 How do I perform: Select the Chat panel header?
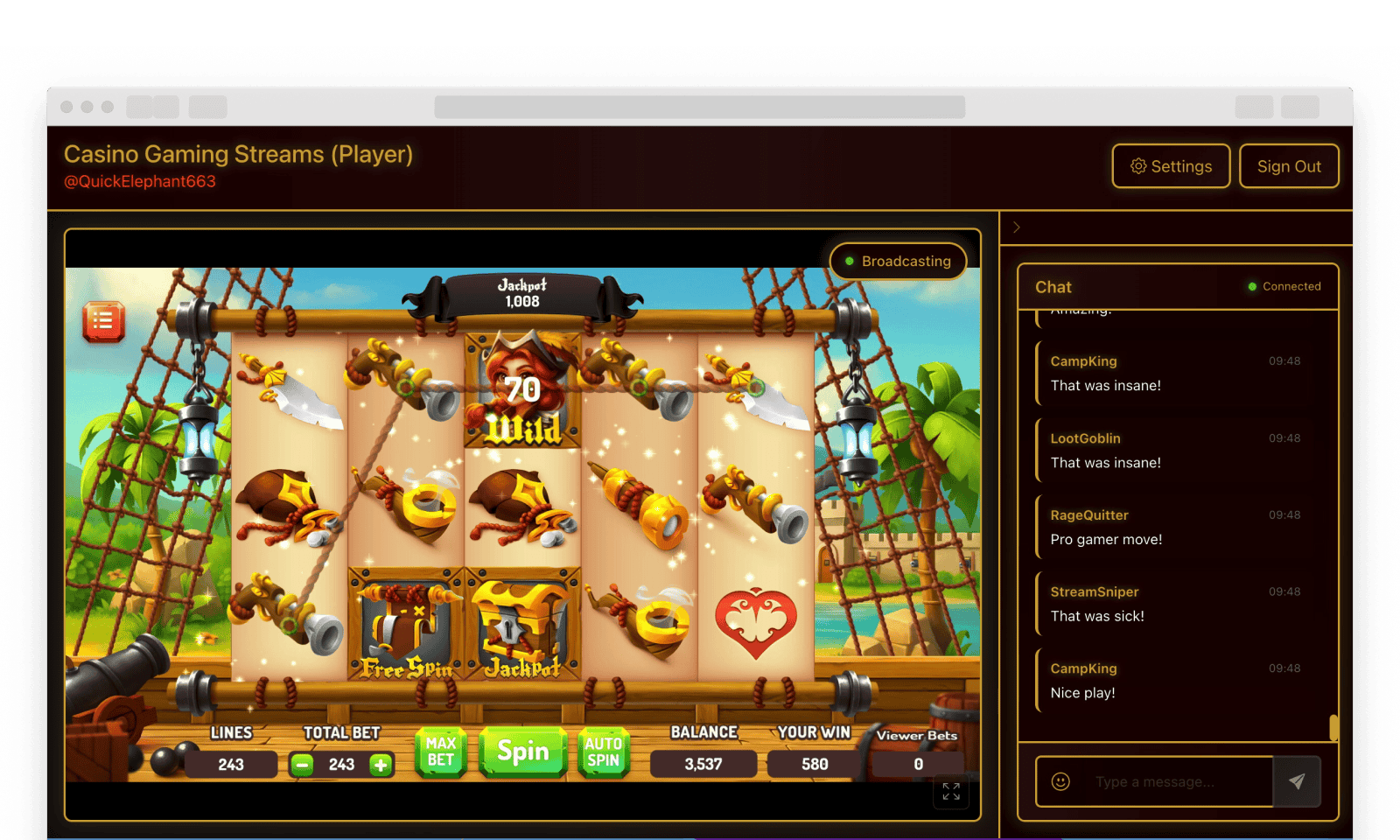click(x=1053, y=286)
